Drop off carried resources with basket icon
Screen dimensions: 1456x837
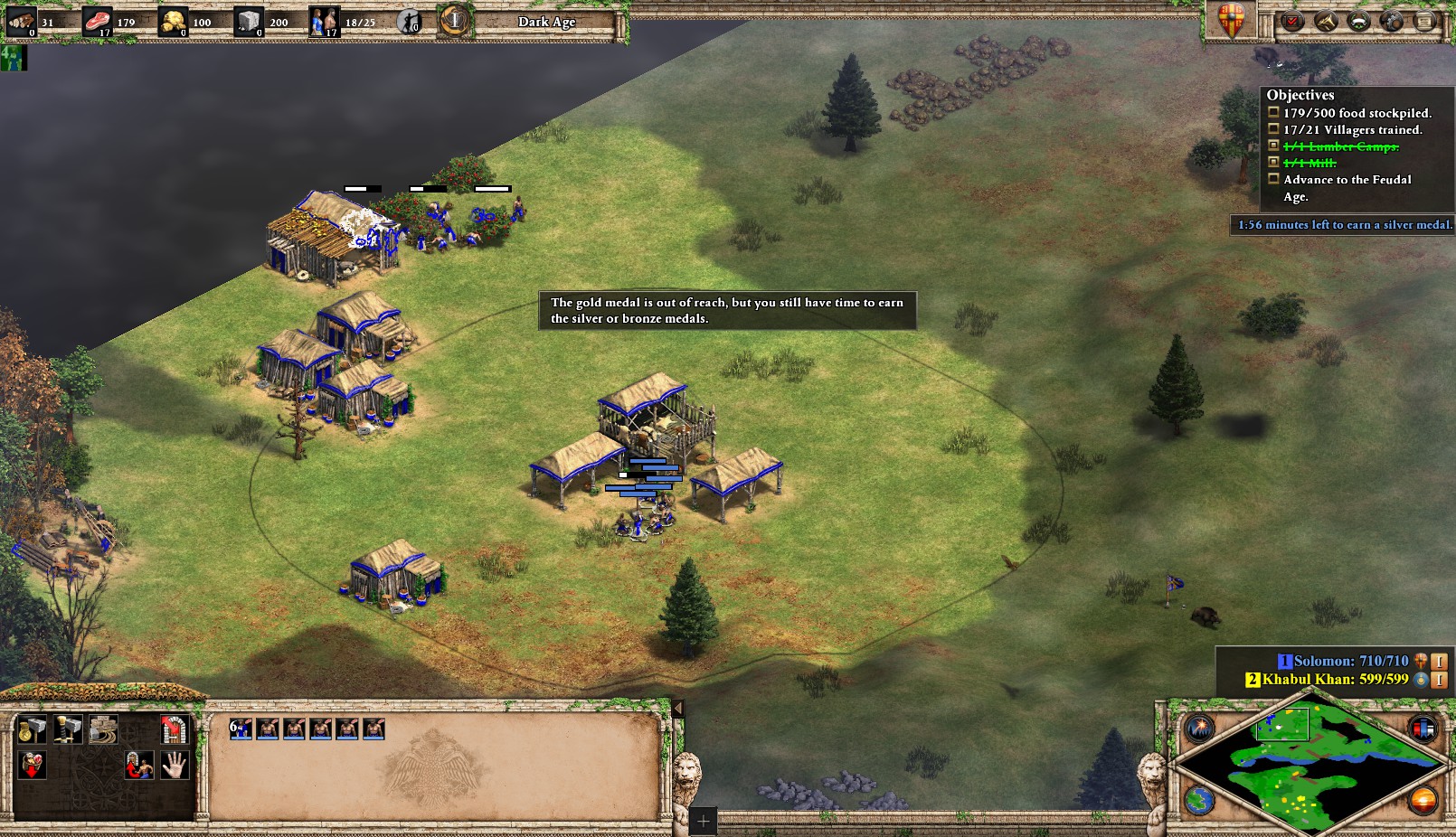tap(32, 766)
